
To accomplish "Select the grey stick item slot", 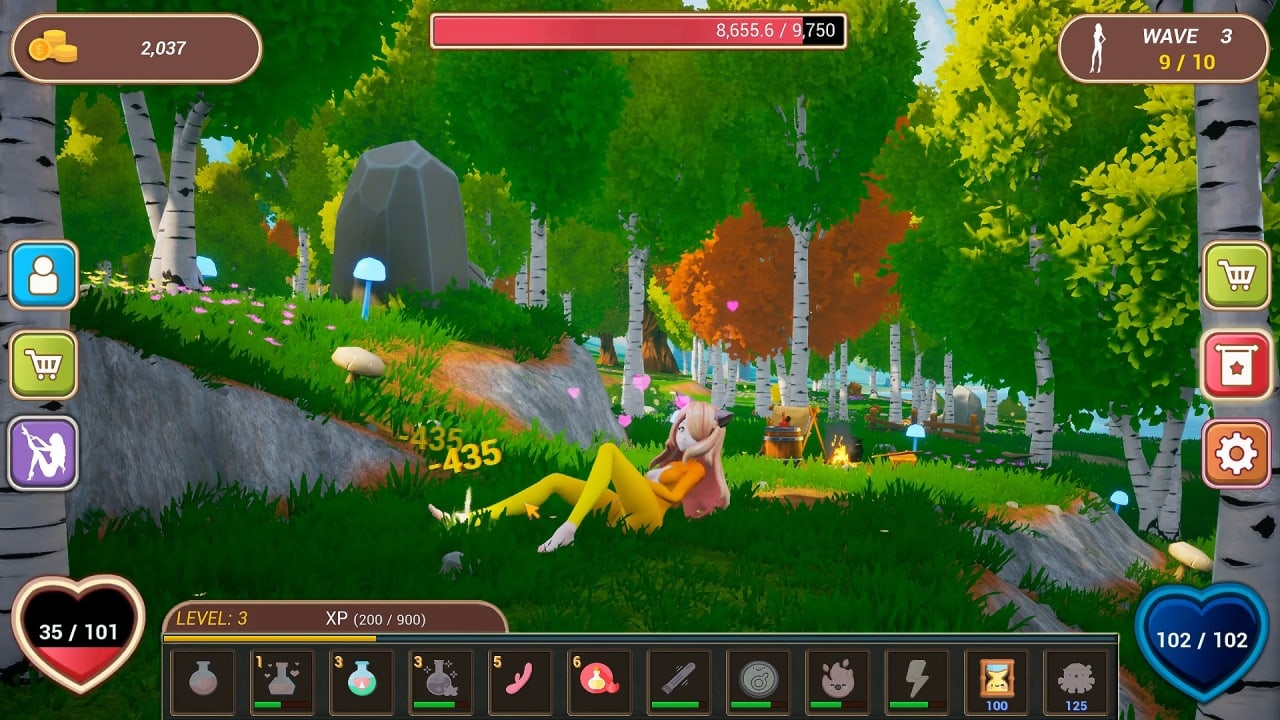I will [679, 681].
